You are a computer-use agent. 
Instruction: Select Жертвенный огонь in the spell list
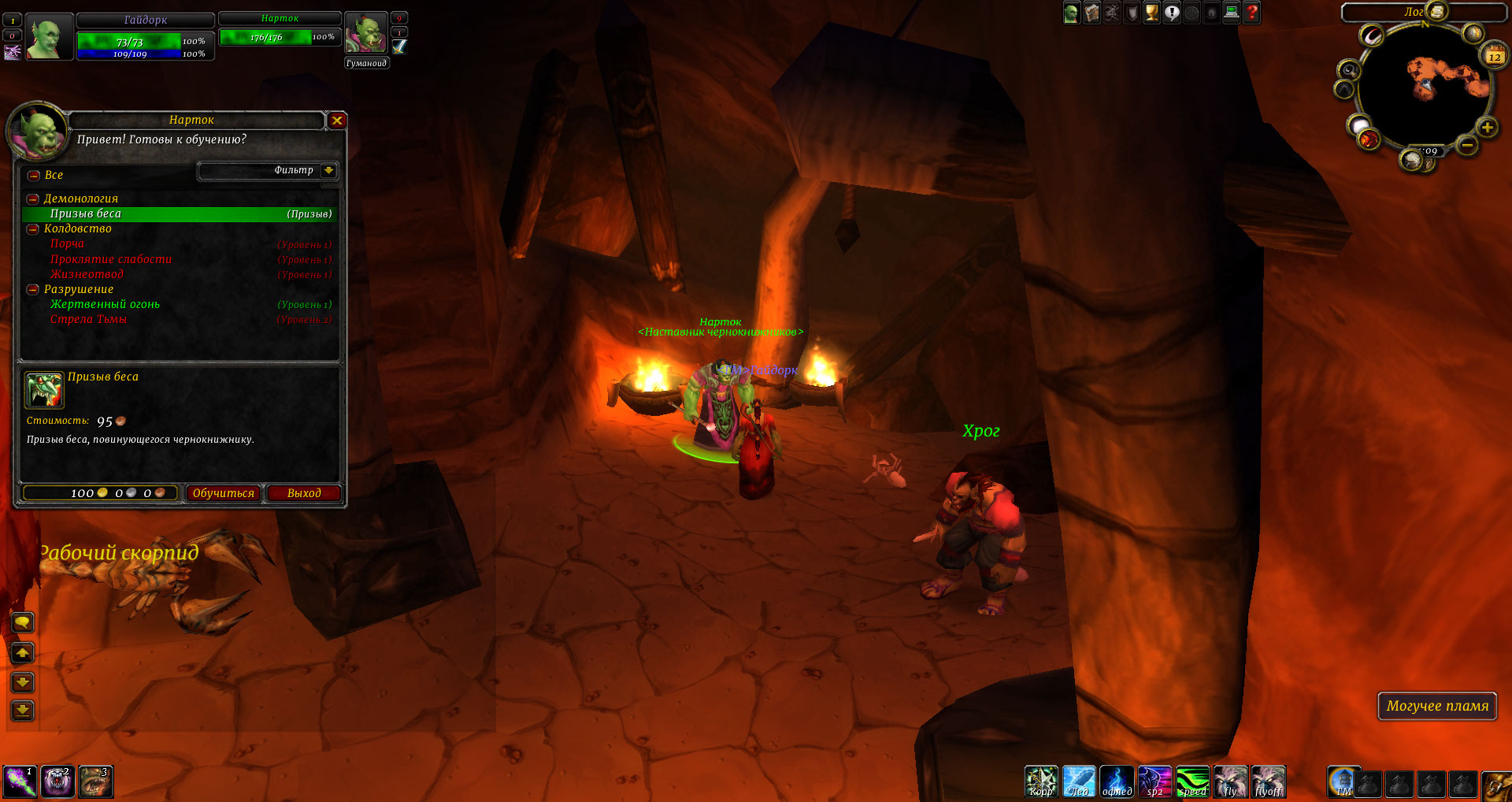[105, 304]
